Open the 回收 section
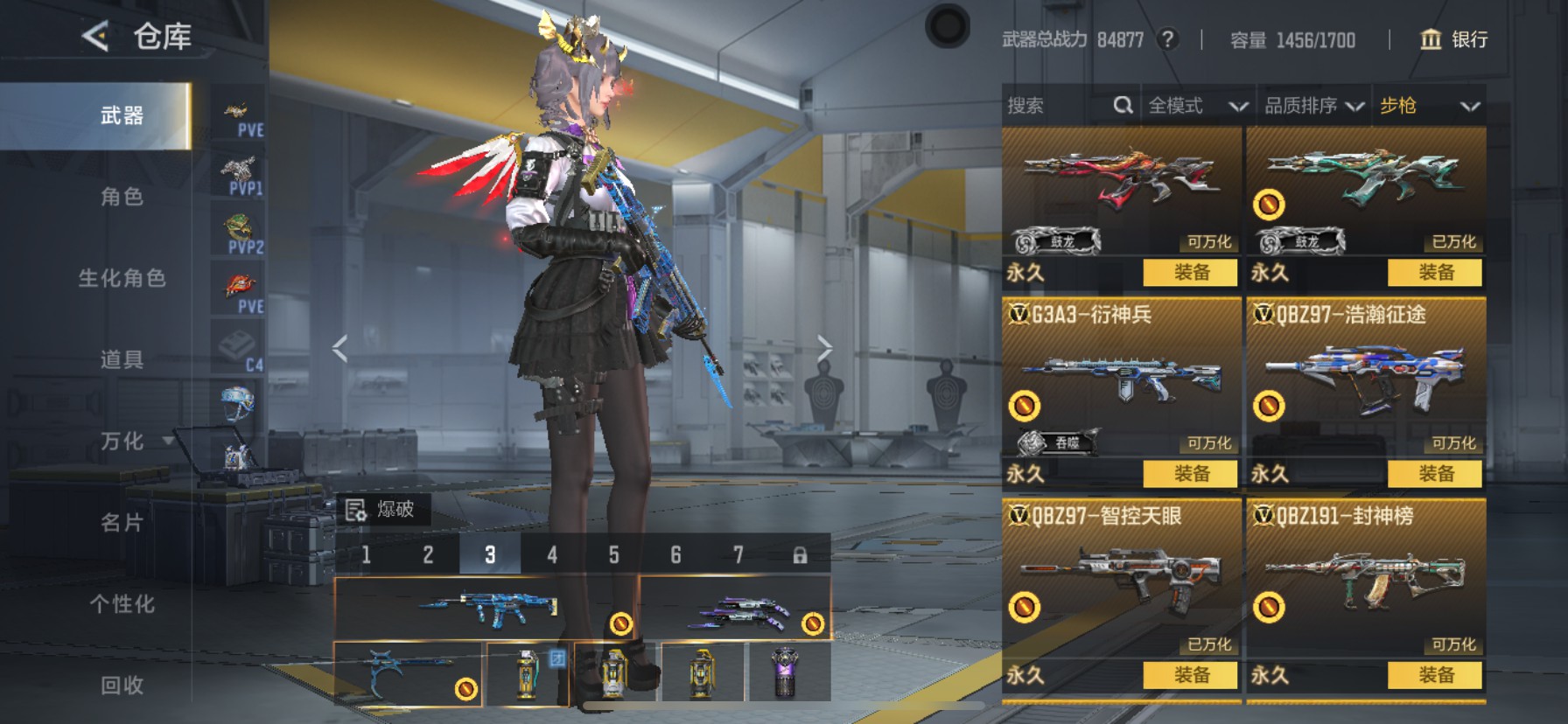Screen dimensions: 1568x724 [x=122, y=685]
